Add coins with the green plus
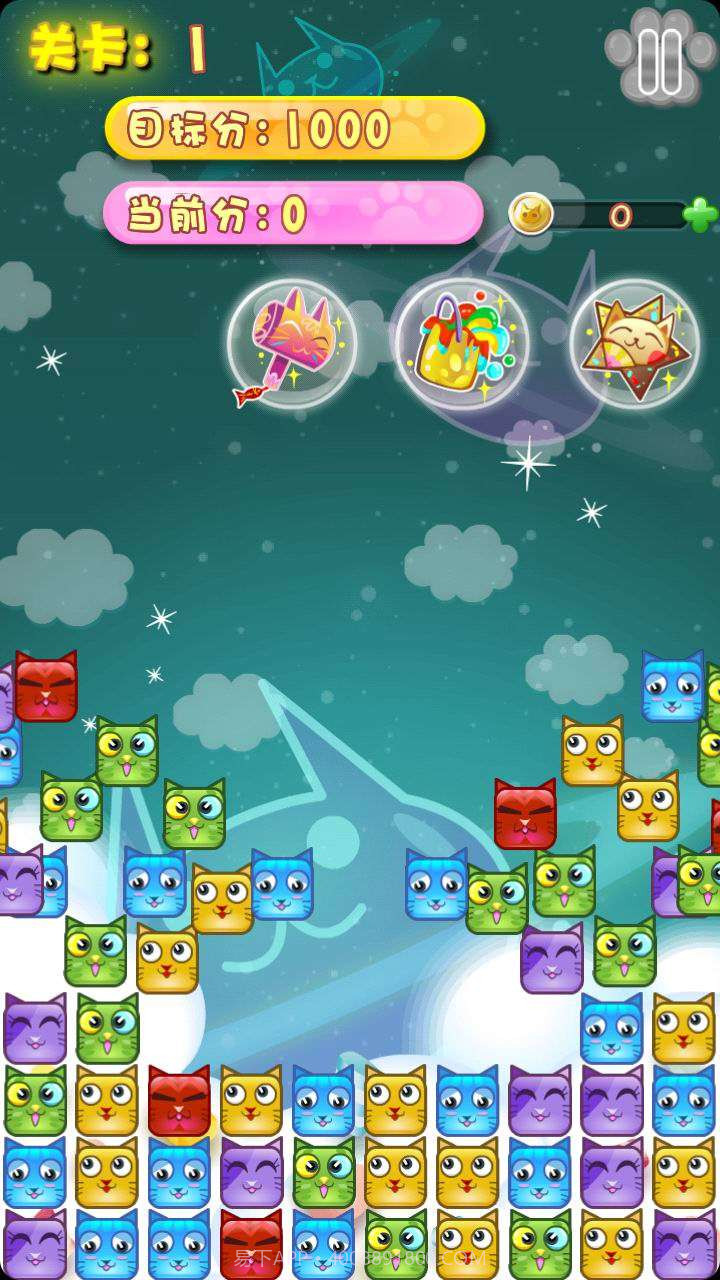The image size is (720, 1280). (700, 214)
